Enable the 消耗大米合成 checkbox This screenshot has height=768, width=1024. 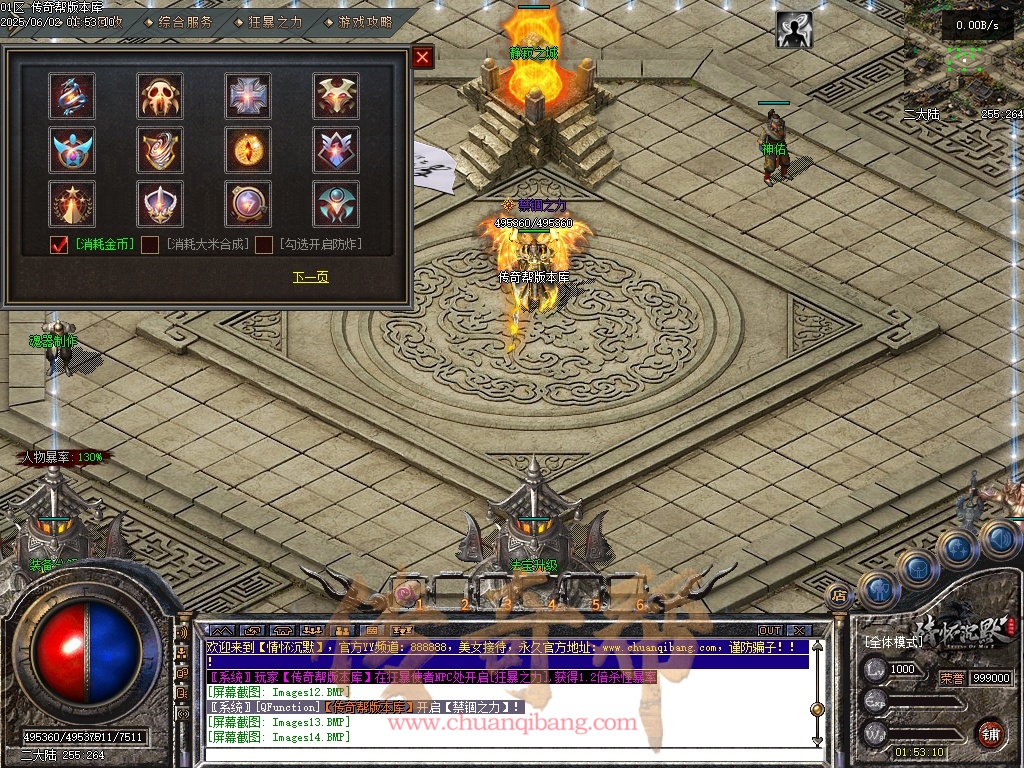click(150, 245)
